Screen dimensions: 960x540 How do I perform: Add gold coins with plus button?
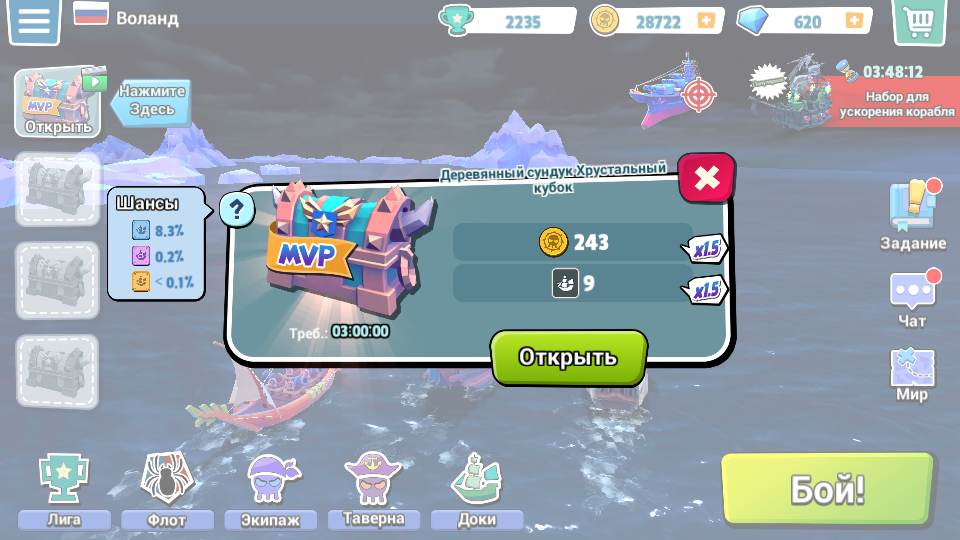tap(706, 20)
